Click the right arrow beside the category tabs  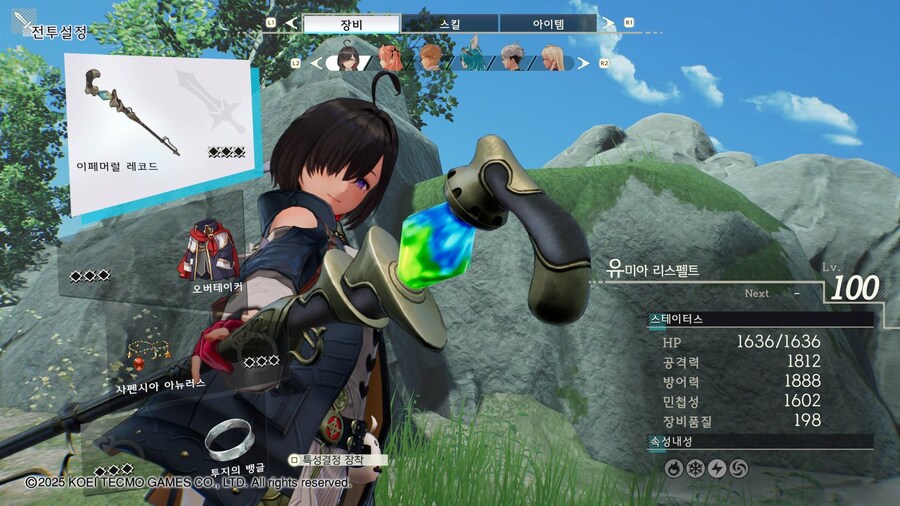[x=606, y=22]
